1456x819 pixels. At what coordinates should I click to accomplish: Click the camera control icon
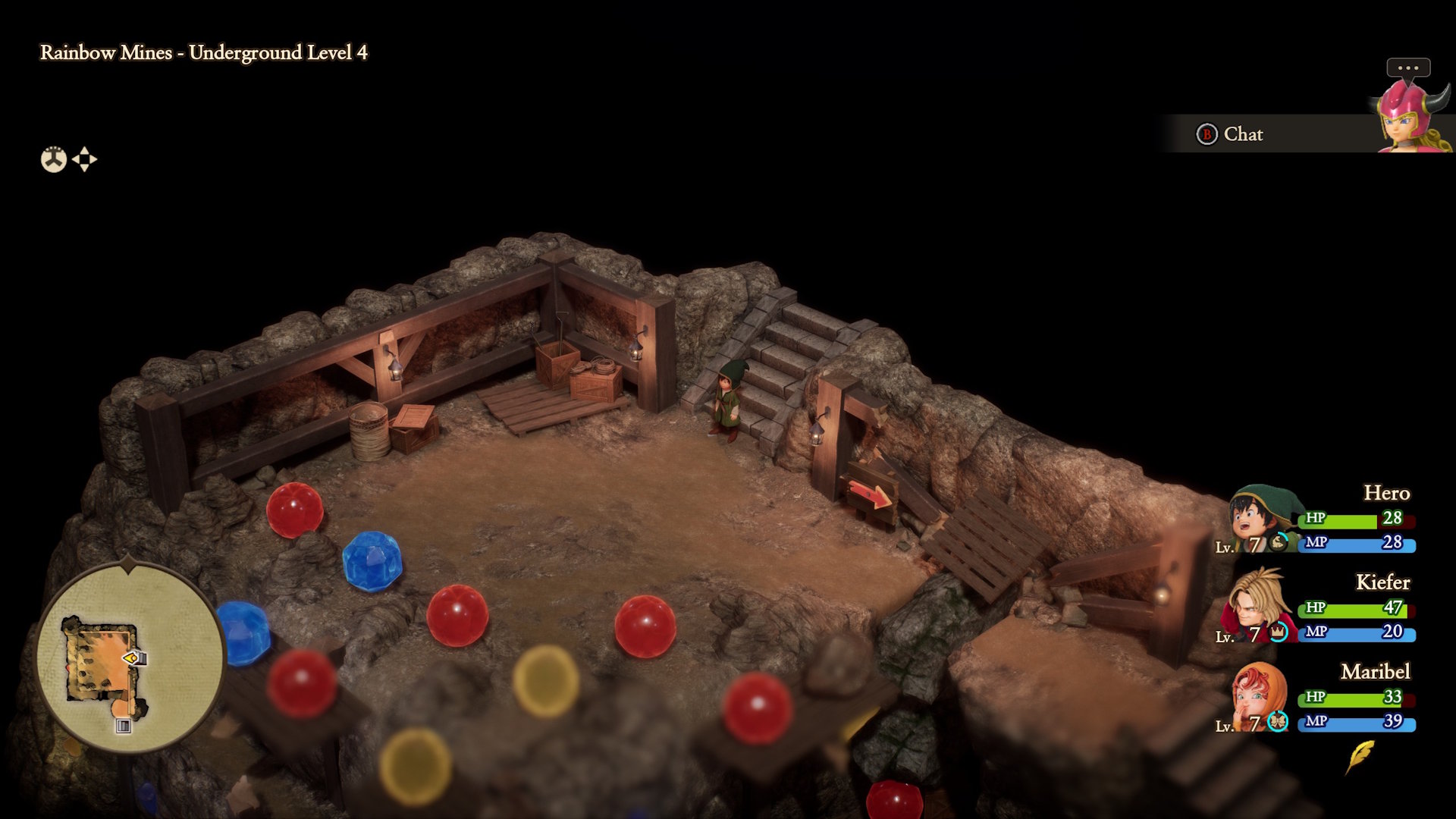pyautogui.click(x=54, y=159)
